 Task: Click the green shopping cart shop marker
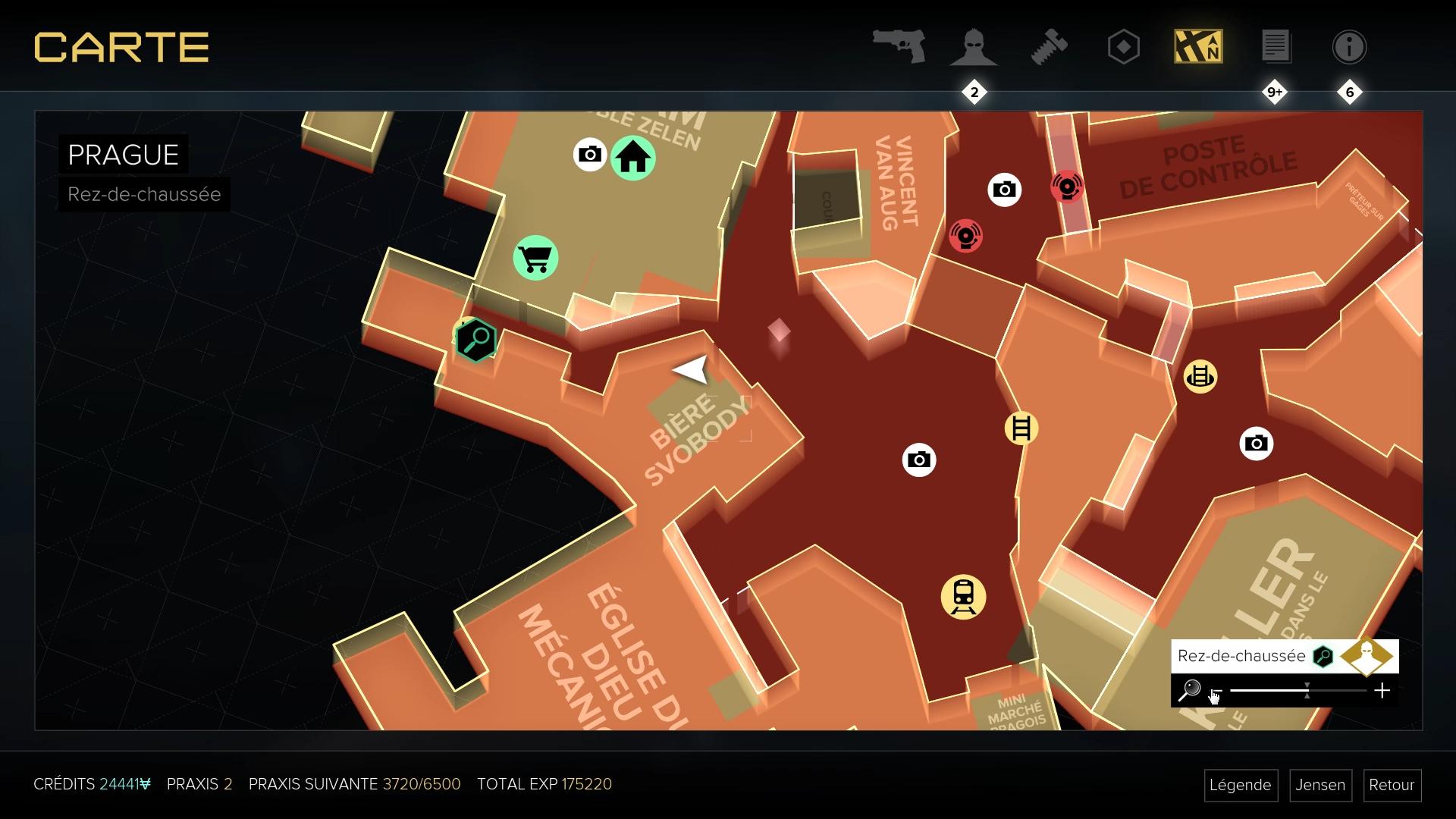[536, 258]
